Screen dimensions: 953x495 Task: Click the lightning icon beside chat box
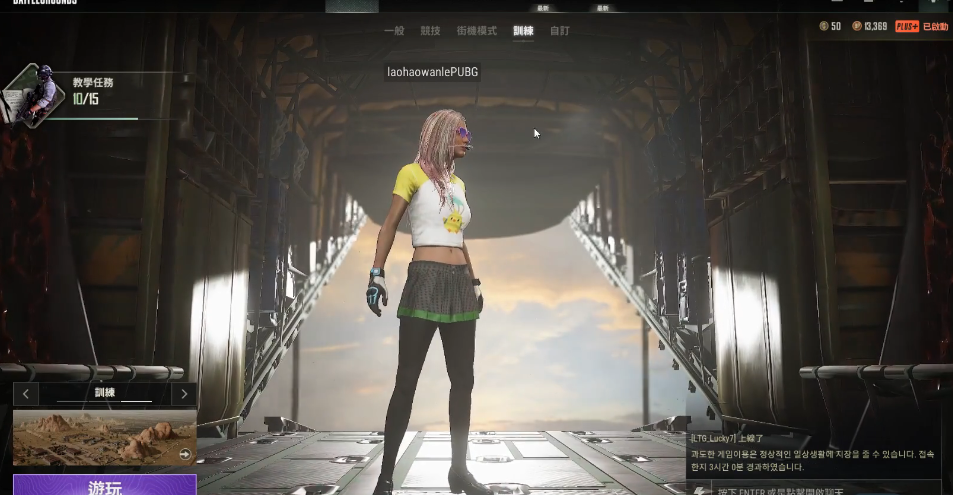coord(699,489)
